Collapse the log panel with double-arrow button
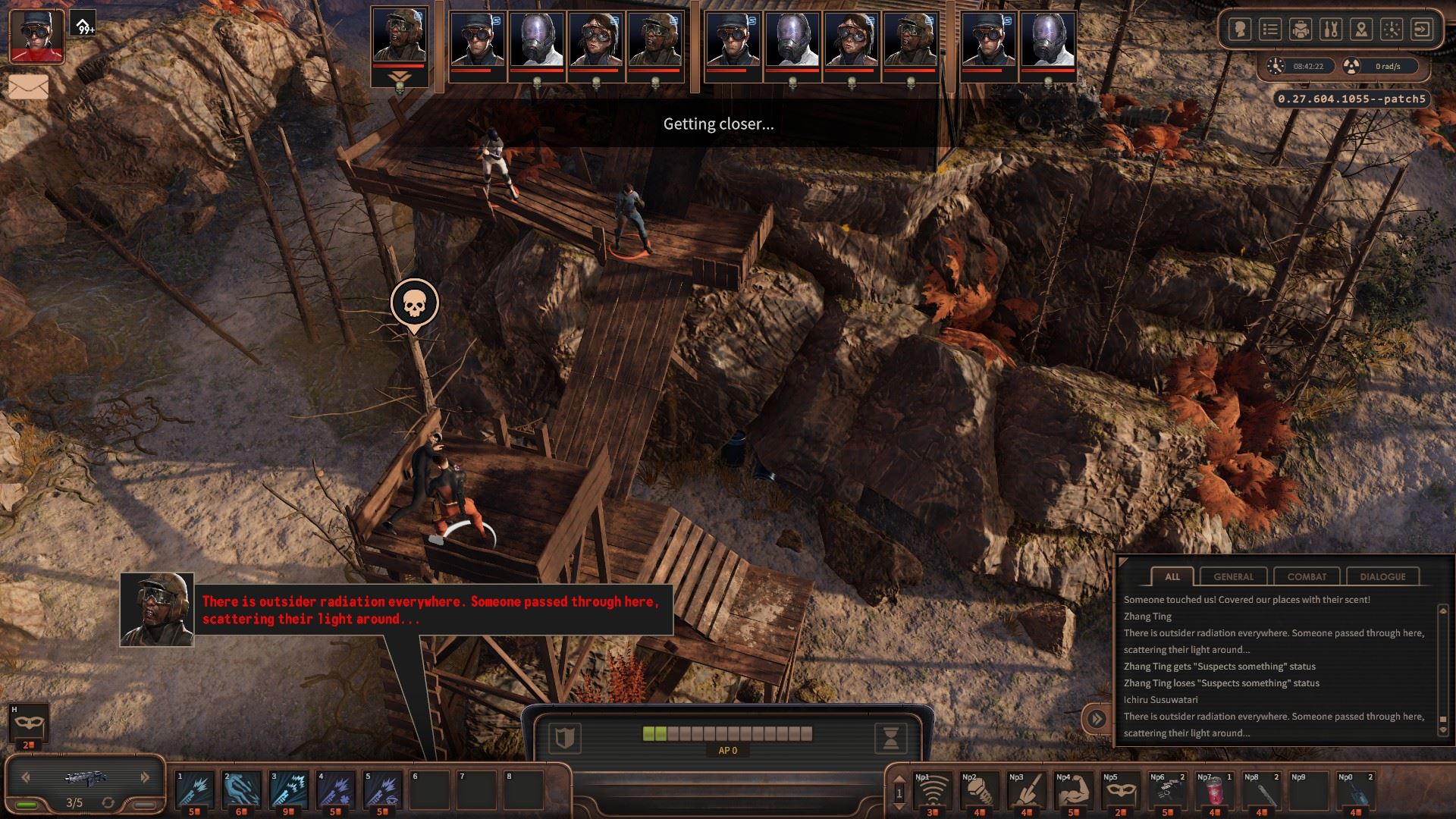The width and height of the screenshot is (1456, 819). click(1097, 718)
